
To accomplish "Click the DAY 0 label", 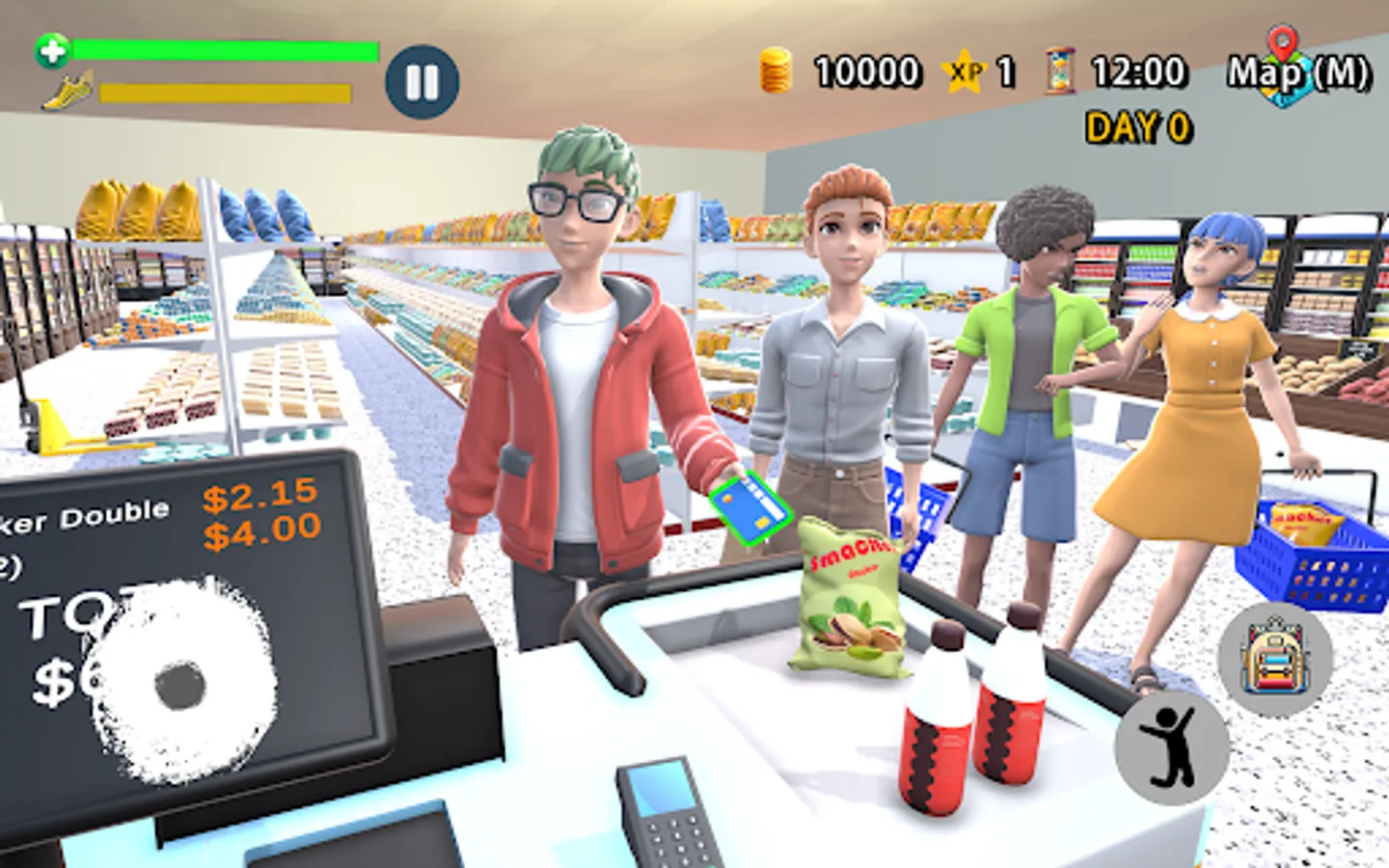I will (1138, 123).
